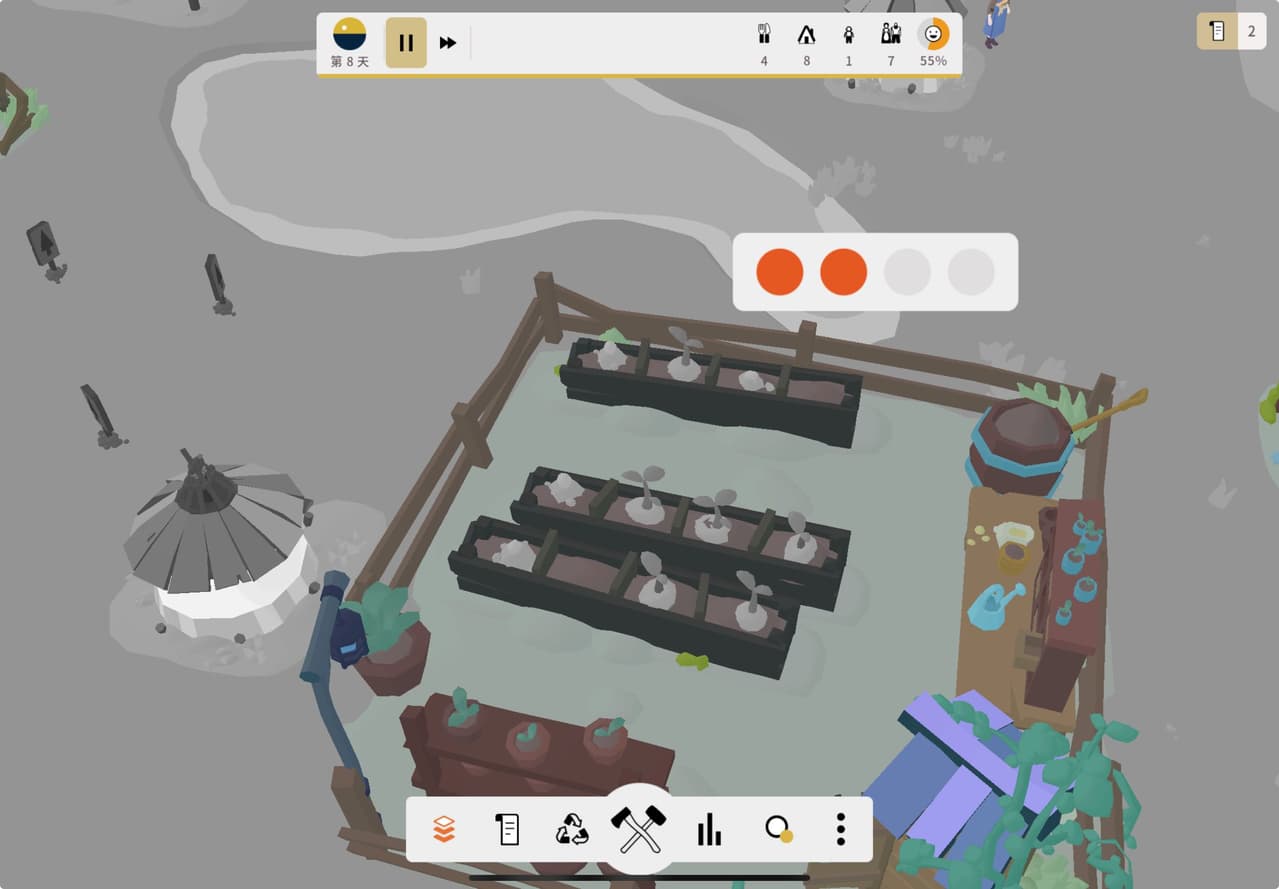Click the day-night cycle indicator

[x=349, y=35]
